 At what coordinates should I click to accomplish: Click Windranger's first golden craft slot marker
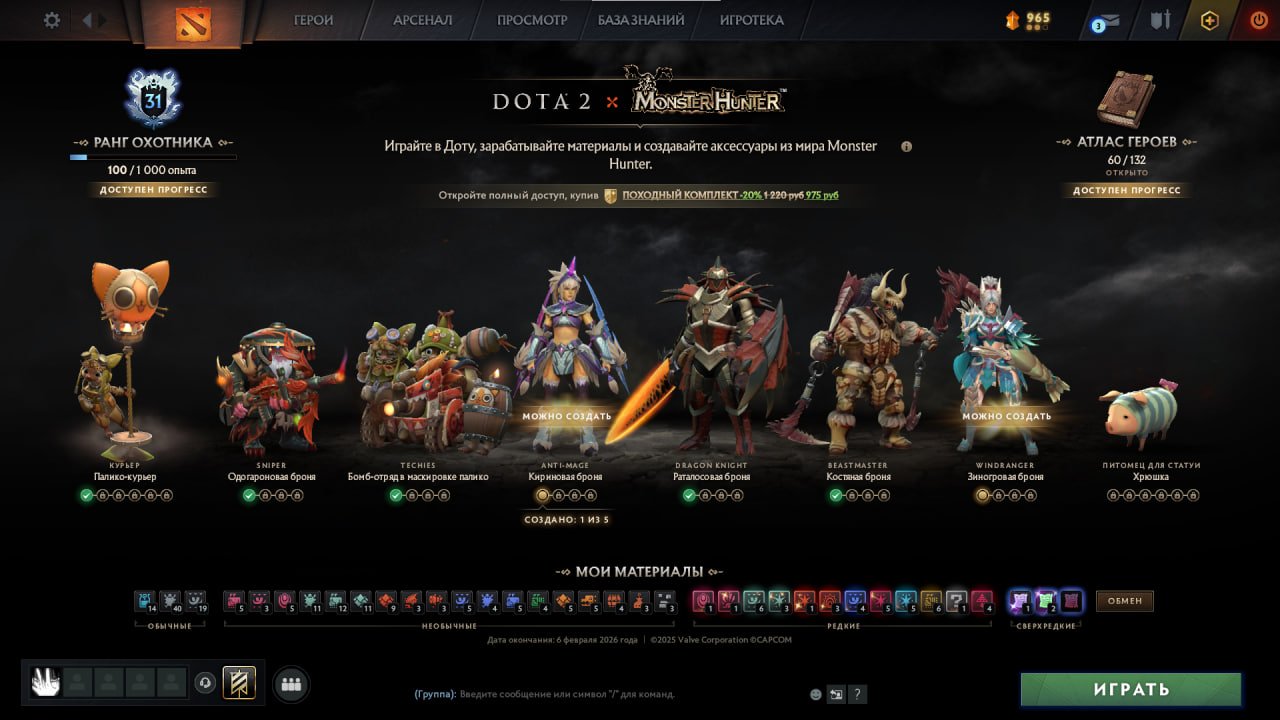(982, 494)
